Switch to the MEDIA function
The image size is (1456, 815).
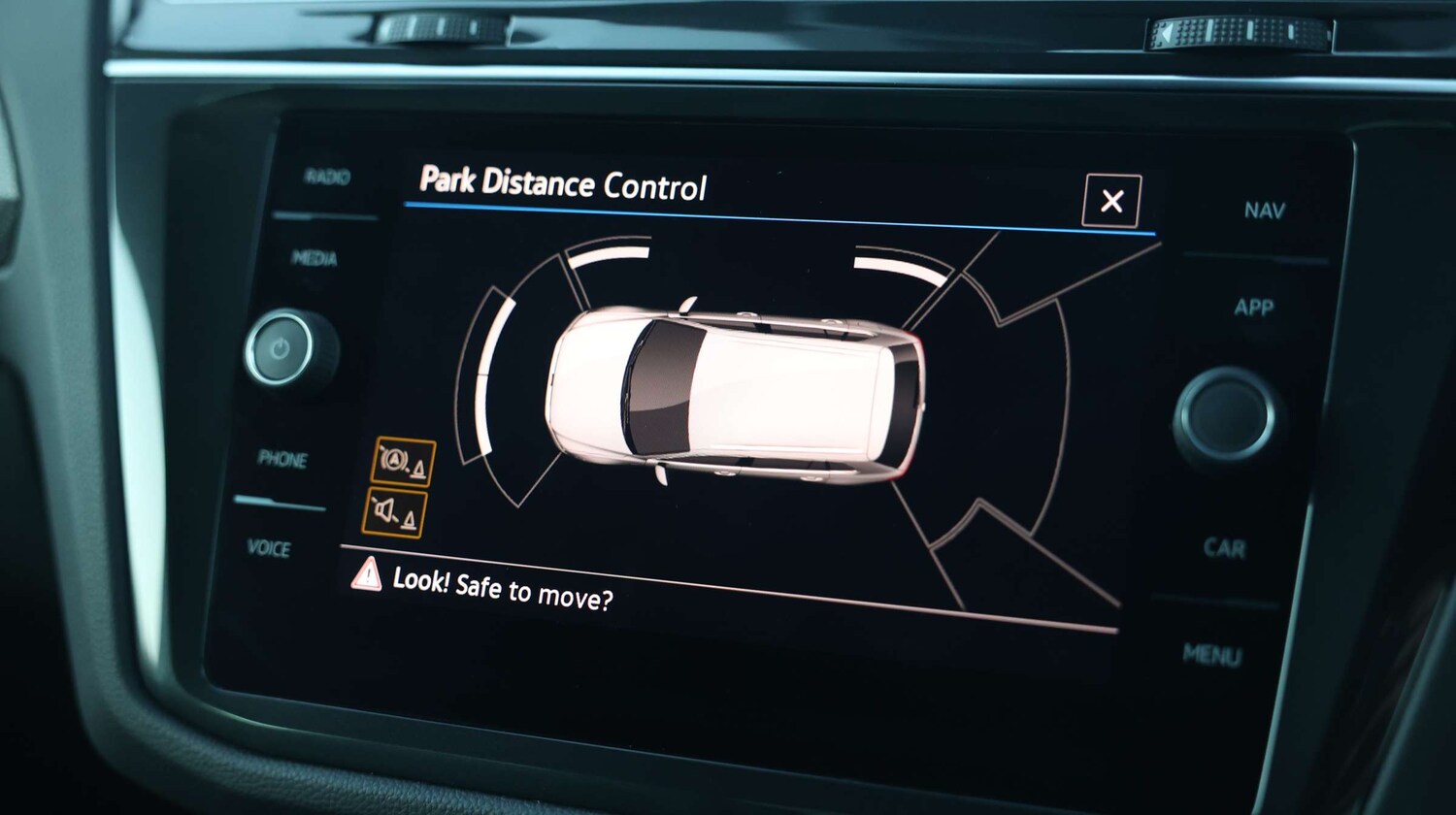(314, 257)
